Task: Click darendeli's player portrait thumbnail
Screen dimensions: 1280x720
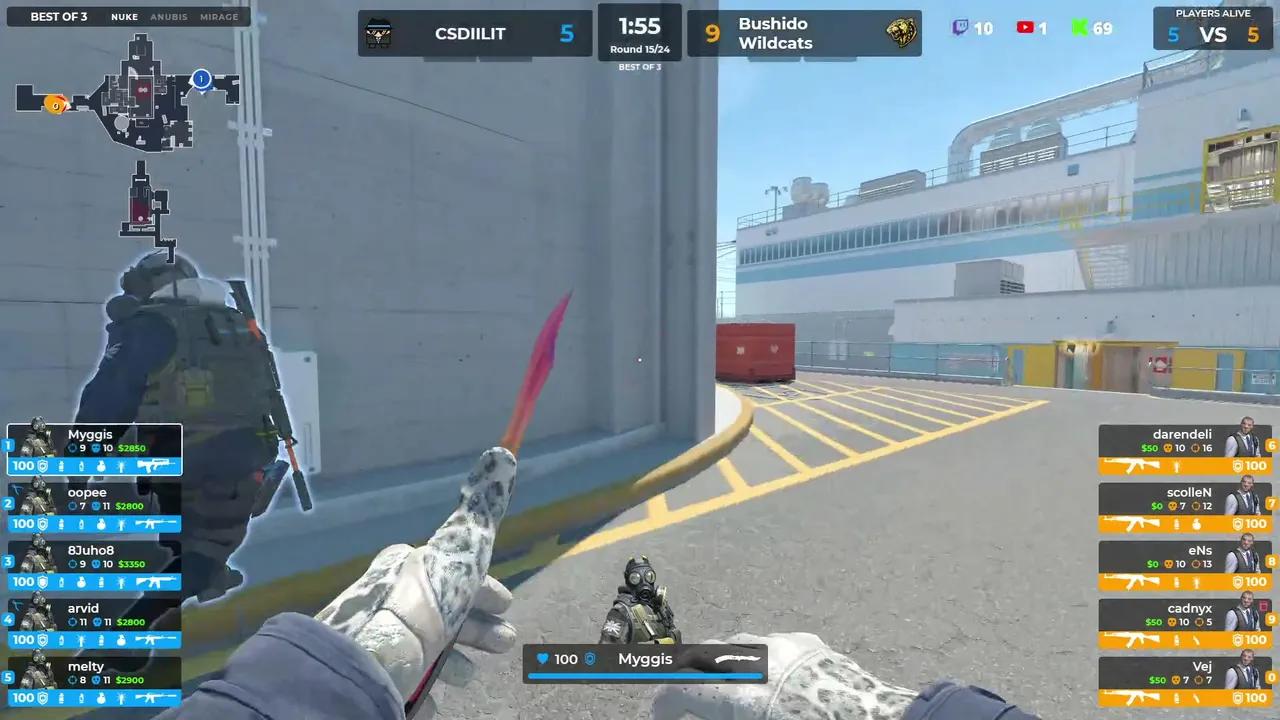Action: click(x=1248, y=439)
